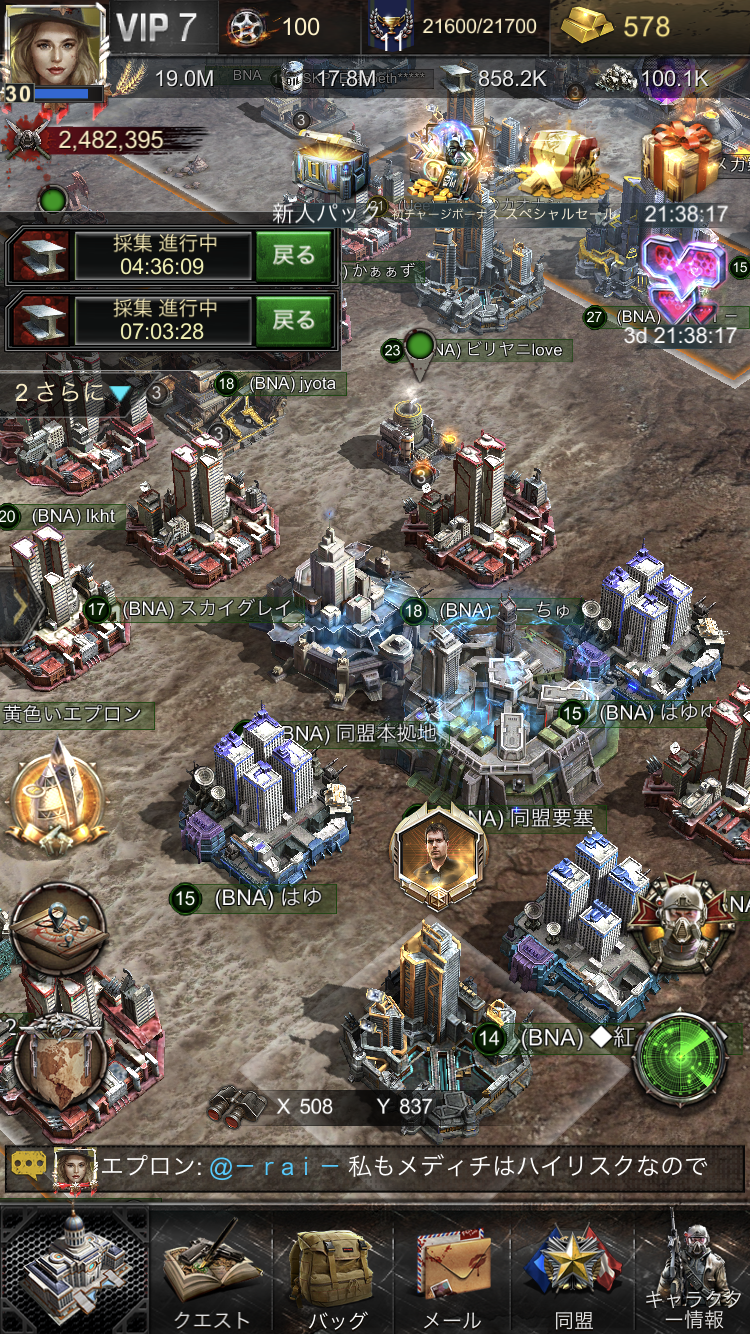This screenshot has height=1334, width=750.
Task: Tap the VIP 7 badge
Action: click(x=157, y=27)
